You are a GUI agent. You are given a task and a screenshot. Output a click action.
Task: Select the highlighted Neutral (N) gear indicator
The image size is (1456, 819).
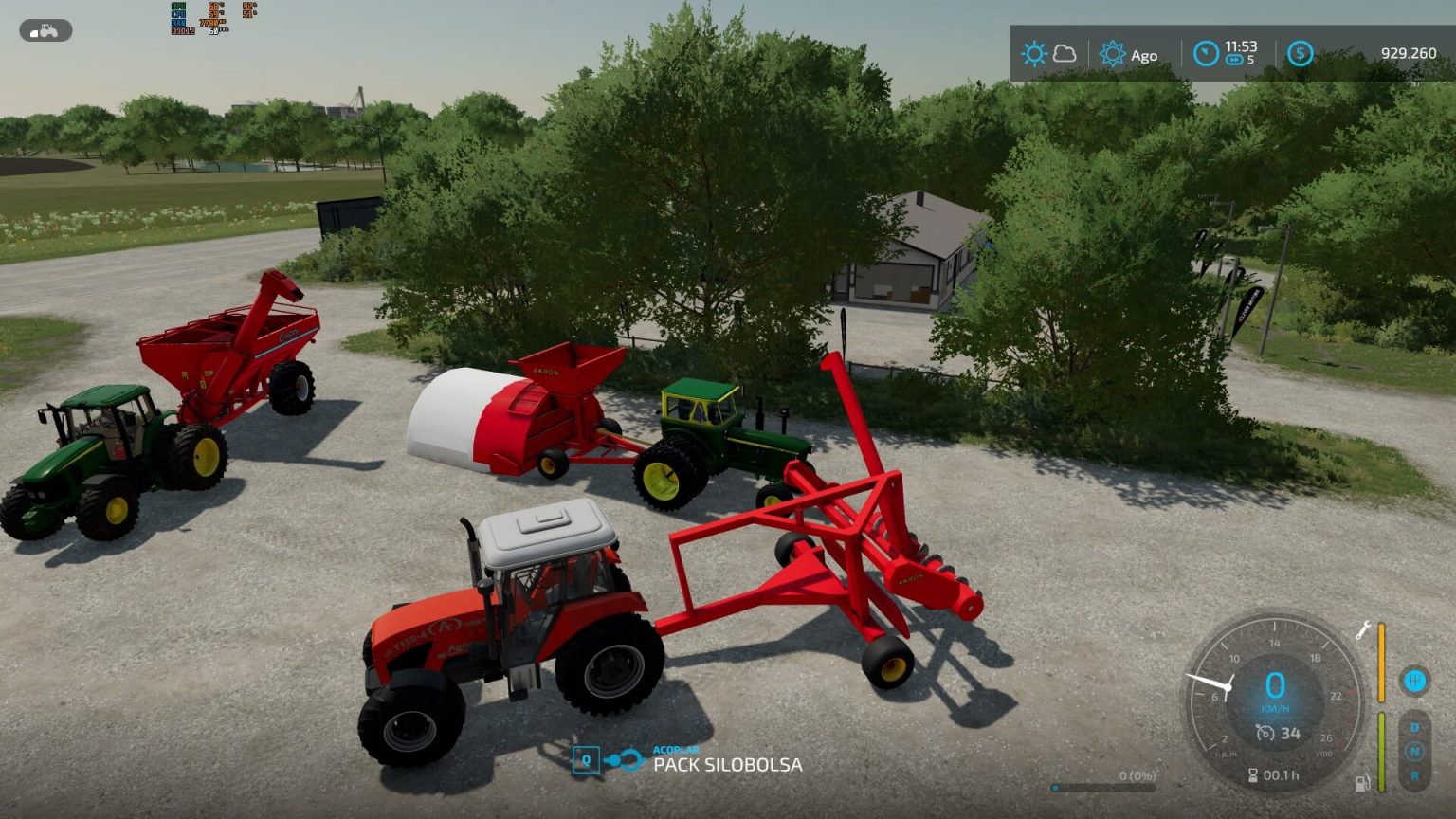1414,751
